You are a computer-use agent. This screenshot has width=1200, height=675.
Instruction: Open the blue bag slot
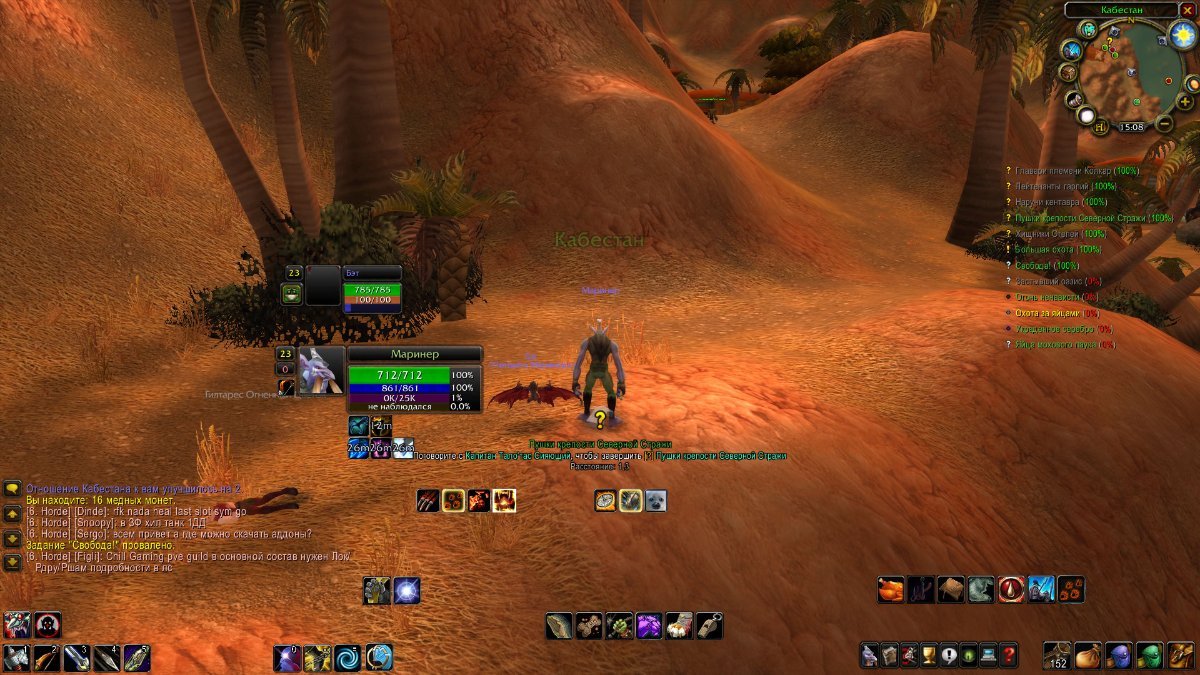(x=1119, y=656)
